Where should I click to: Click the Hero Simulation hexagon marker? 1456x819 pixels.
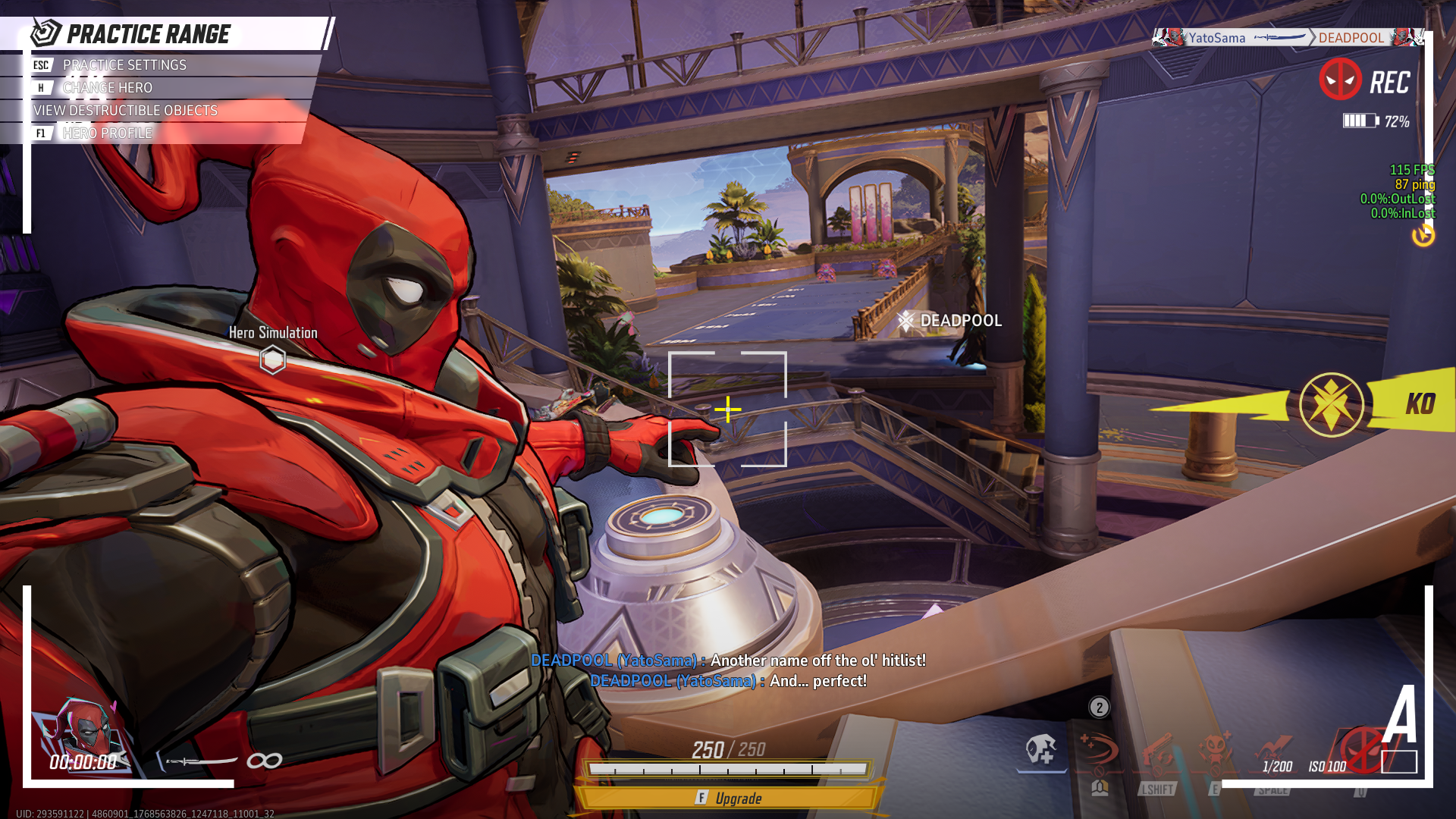(x=273, y=359)
